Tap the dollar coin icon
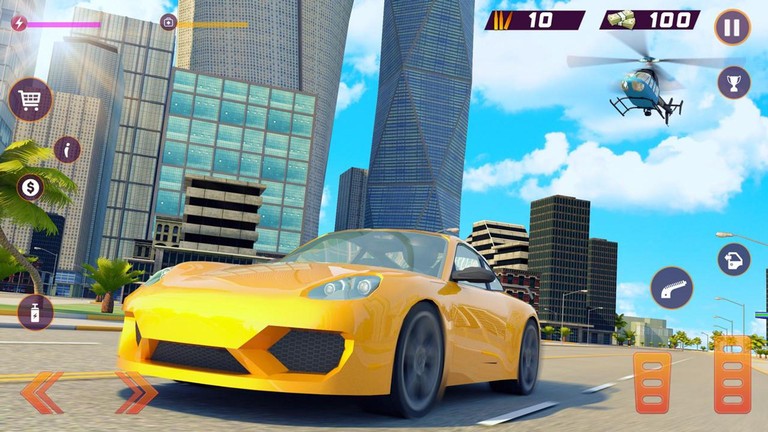The width and height of the screenshot is (768, 432). coord(31,187)
